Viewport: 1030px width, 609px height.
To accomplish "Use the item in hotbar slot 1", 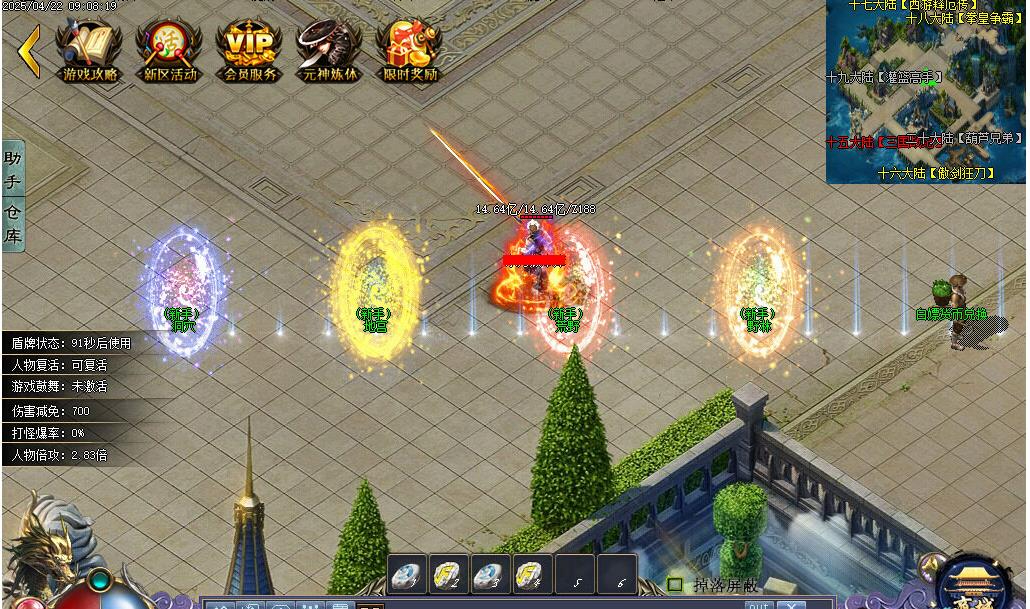I will click(x=405, y=575).
